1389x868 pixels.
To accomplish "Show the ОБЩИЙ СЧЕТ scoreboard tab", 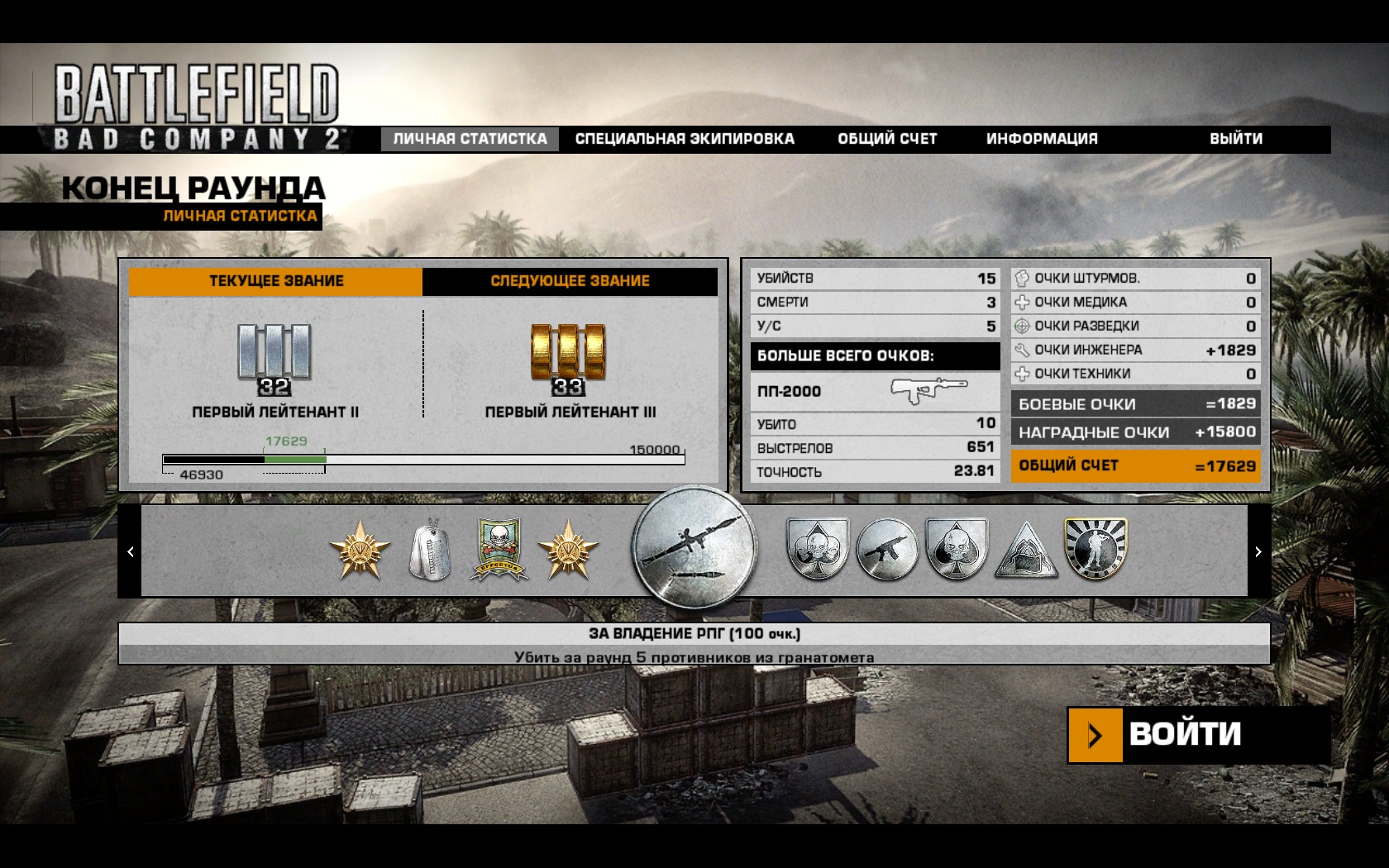I will point(887,139).
